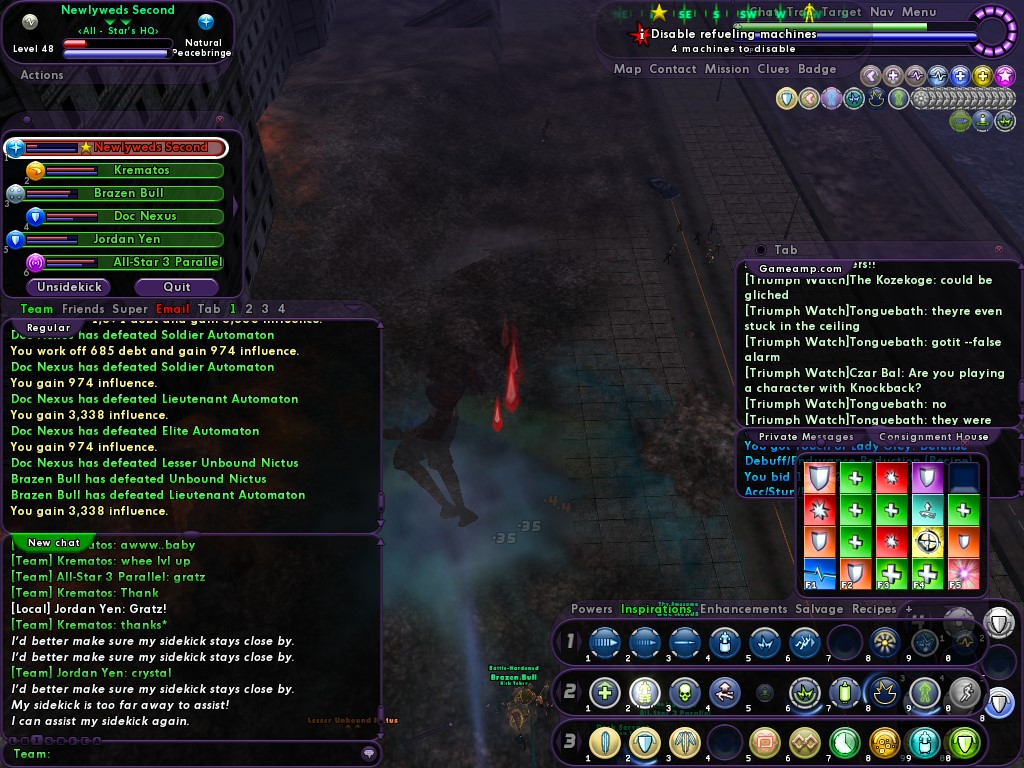Choose Doc Nexus from the team list
The image size is (1024, 768).
pyautogui.click(x=144, y=216)
